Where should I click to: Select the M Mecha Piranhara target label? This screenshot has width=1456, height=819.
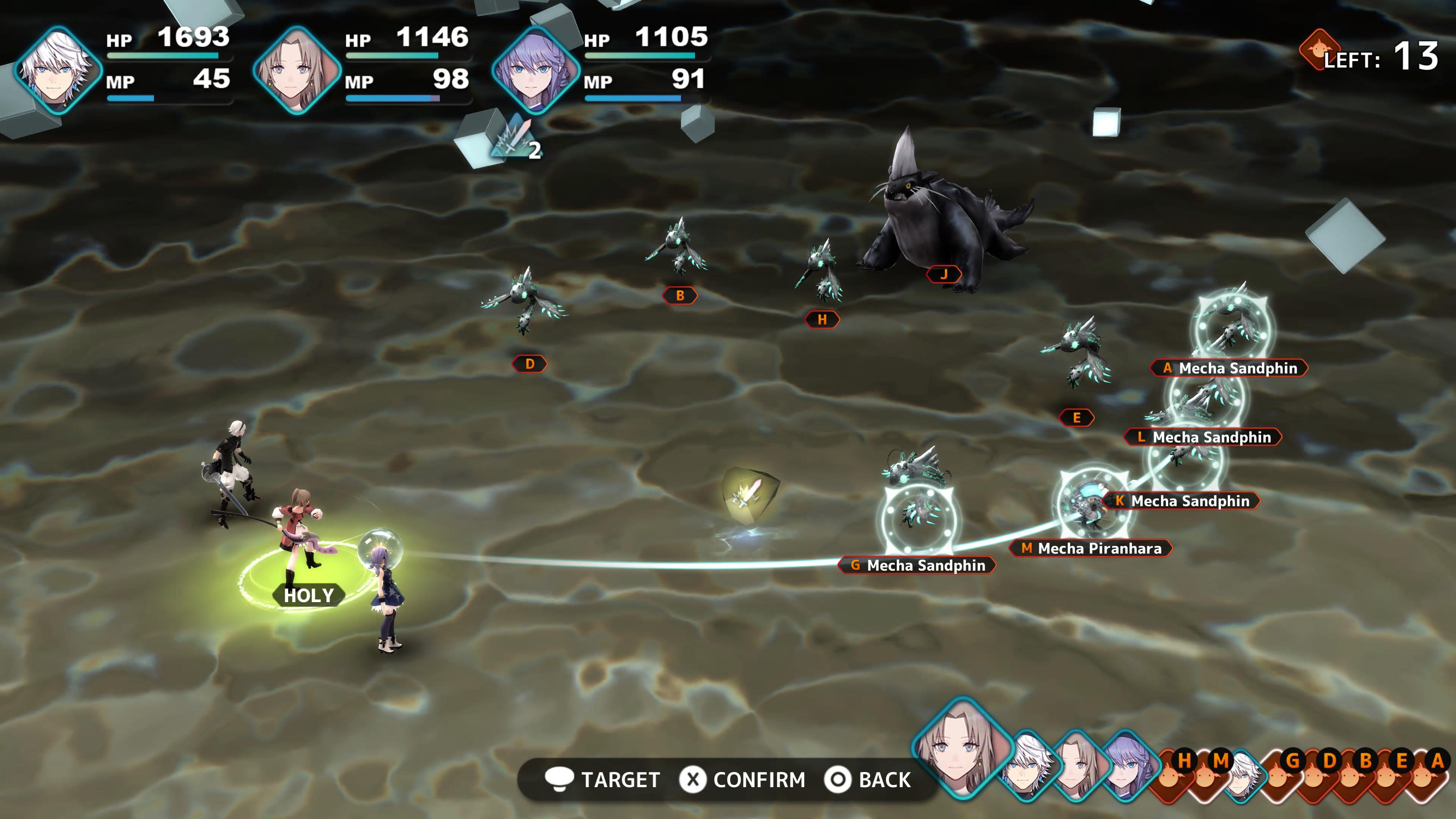pyautogui.click(x=1091, y=548)
